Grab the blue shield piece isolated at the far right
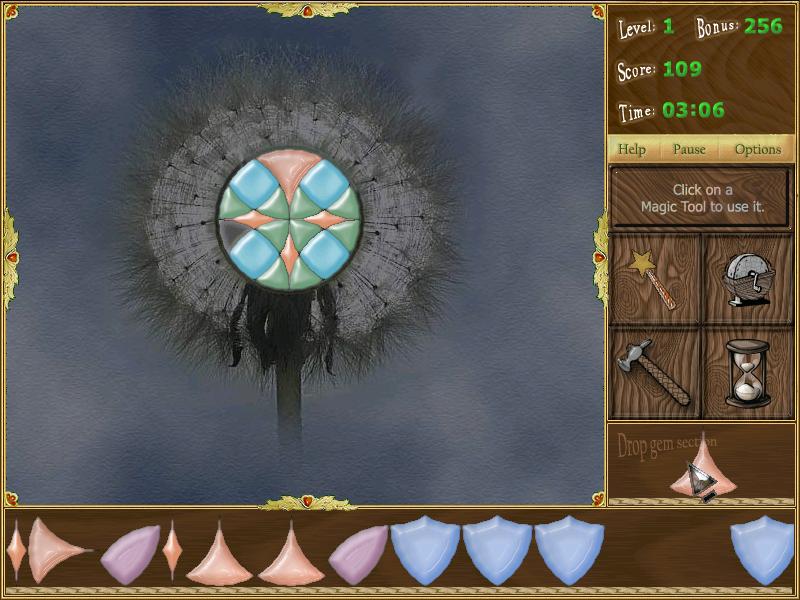The width and height of the screenshot is (800, 600). click(x=762, y=550)
